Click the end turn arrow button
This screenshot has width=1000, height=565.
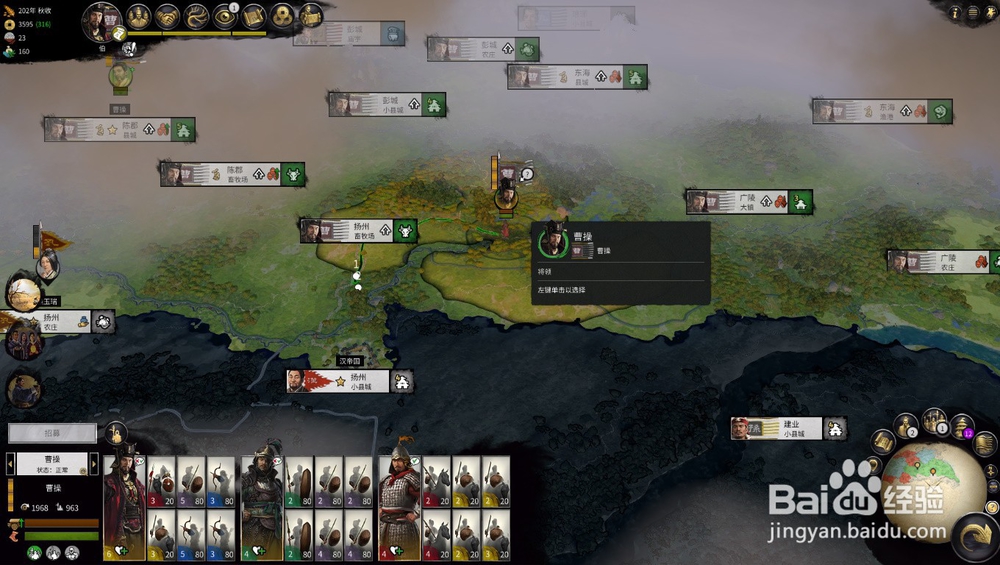pyautogui.click(x=974, y=536)
